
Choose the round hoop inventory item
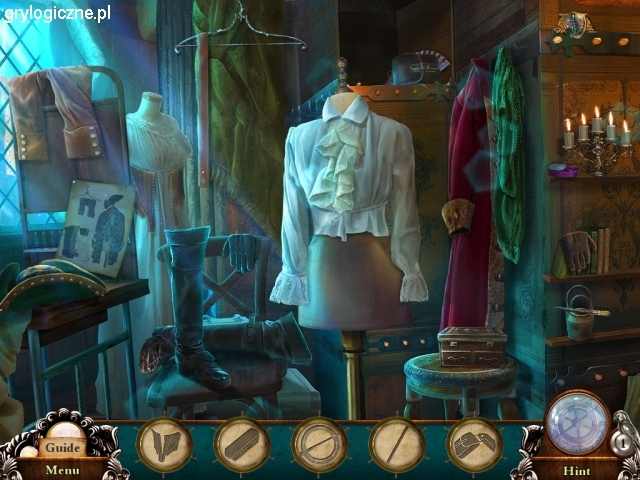pyautogui.click(x=319, y=443)
